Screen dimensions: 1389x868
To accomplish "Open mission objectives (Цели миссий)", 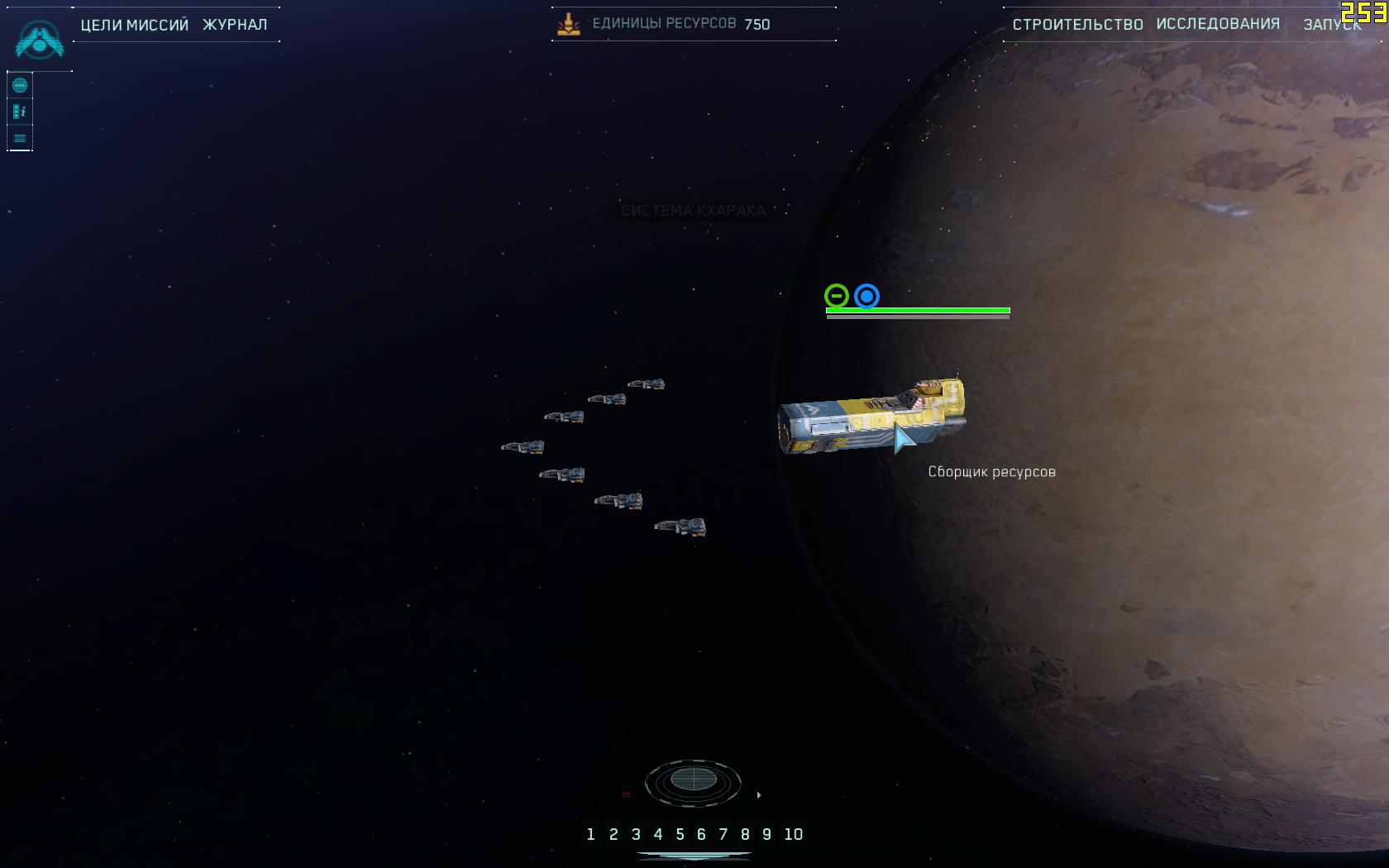I will pos(135,25).
